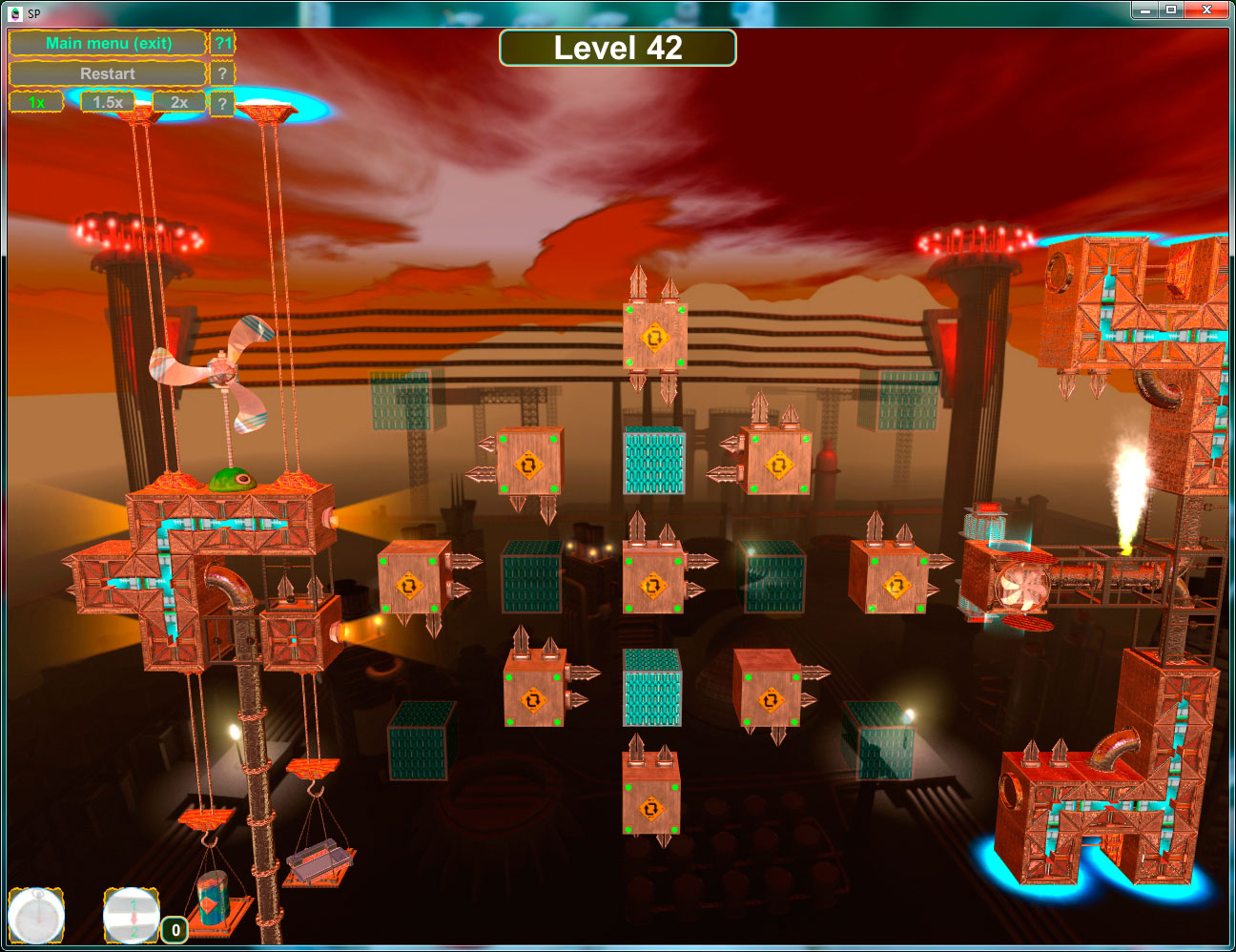The width and height of the screenshot is (1236, 952).
Task: Exit to main menu via the top button
Action: point(108,43)
